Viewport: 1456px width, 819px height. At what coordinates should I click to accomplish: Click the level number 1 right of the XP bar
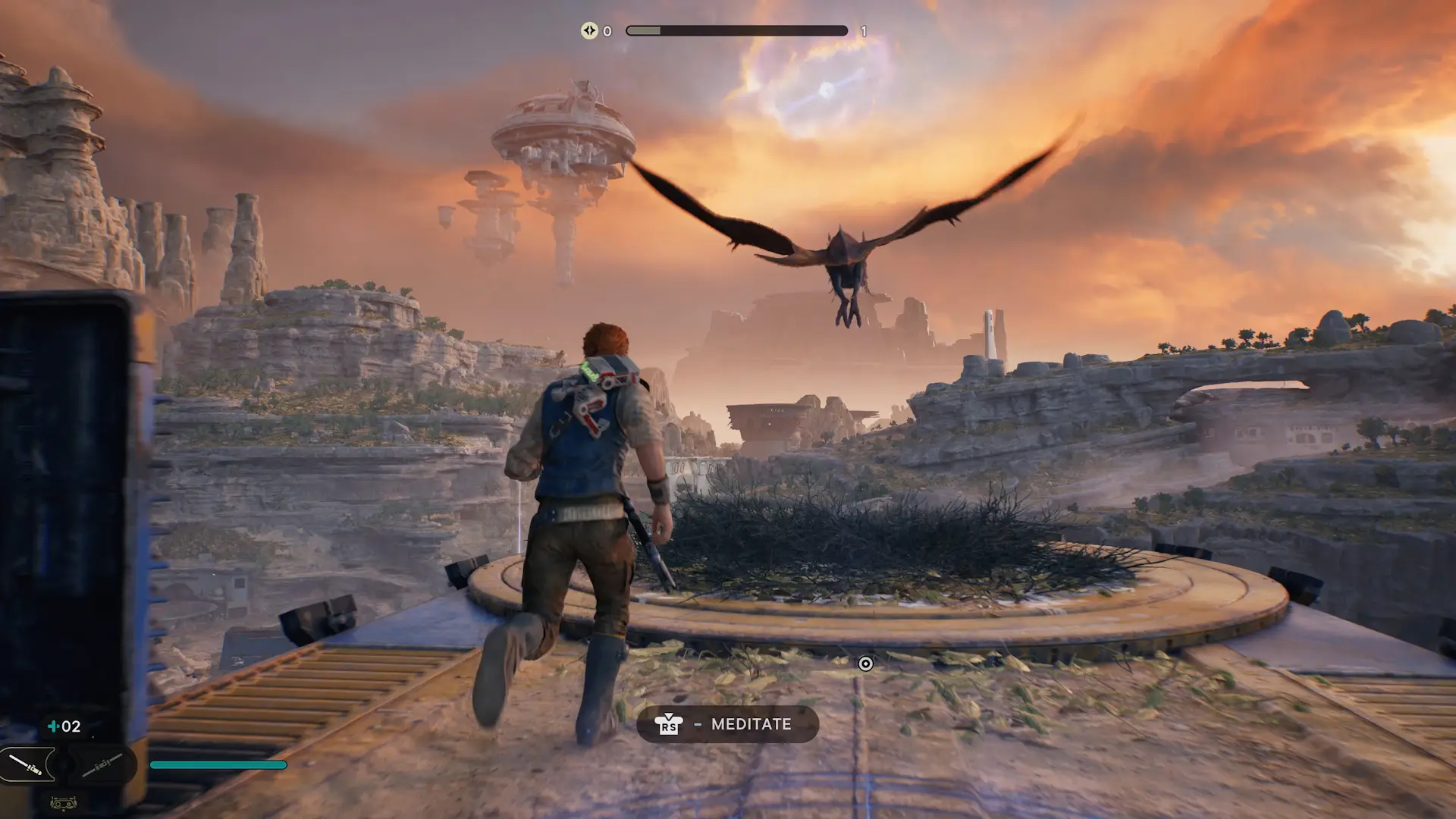862,31
